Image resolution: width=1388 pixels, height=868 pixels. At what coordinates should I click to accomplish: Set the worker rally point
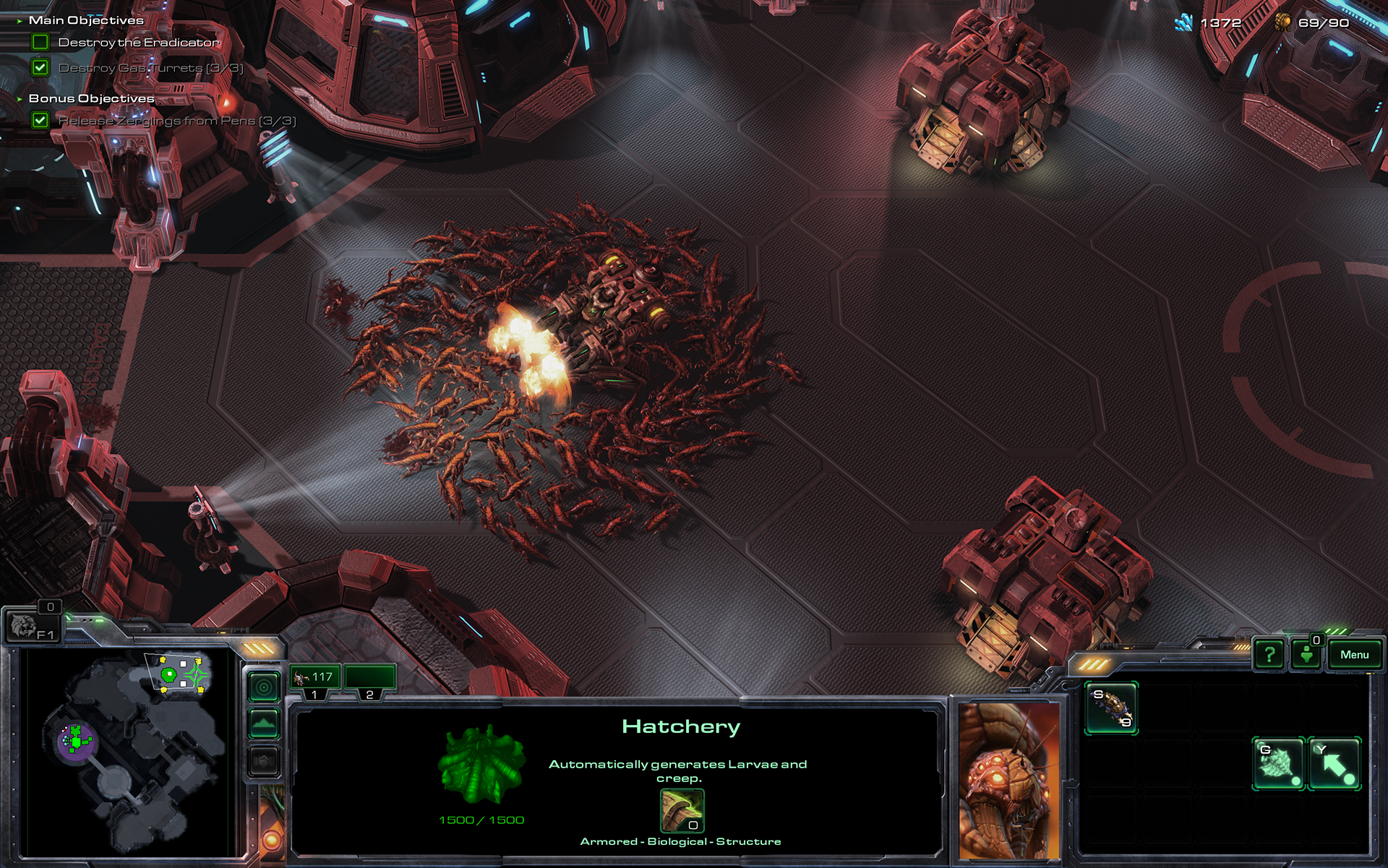[1278, 763]
